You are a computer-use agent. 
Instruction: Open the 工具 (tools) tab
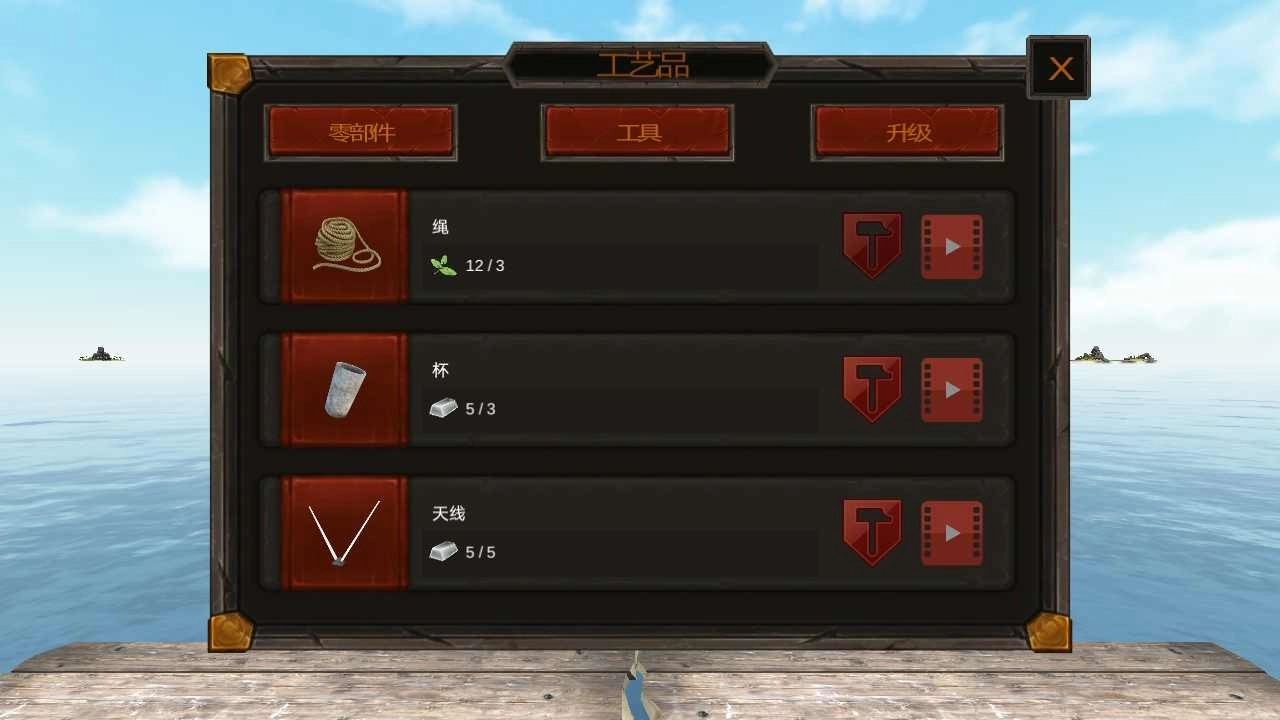pos(636,131)
